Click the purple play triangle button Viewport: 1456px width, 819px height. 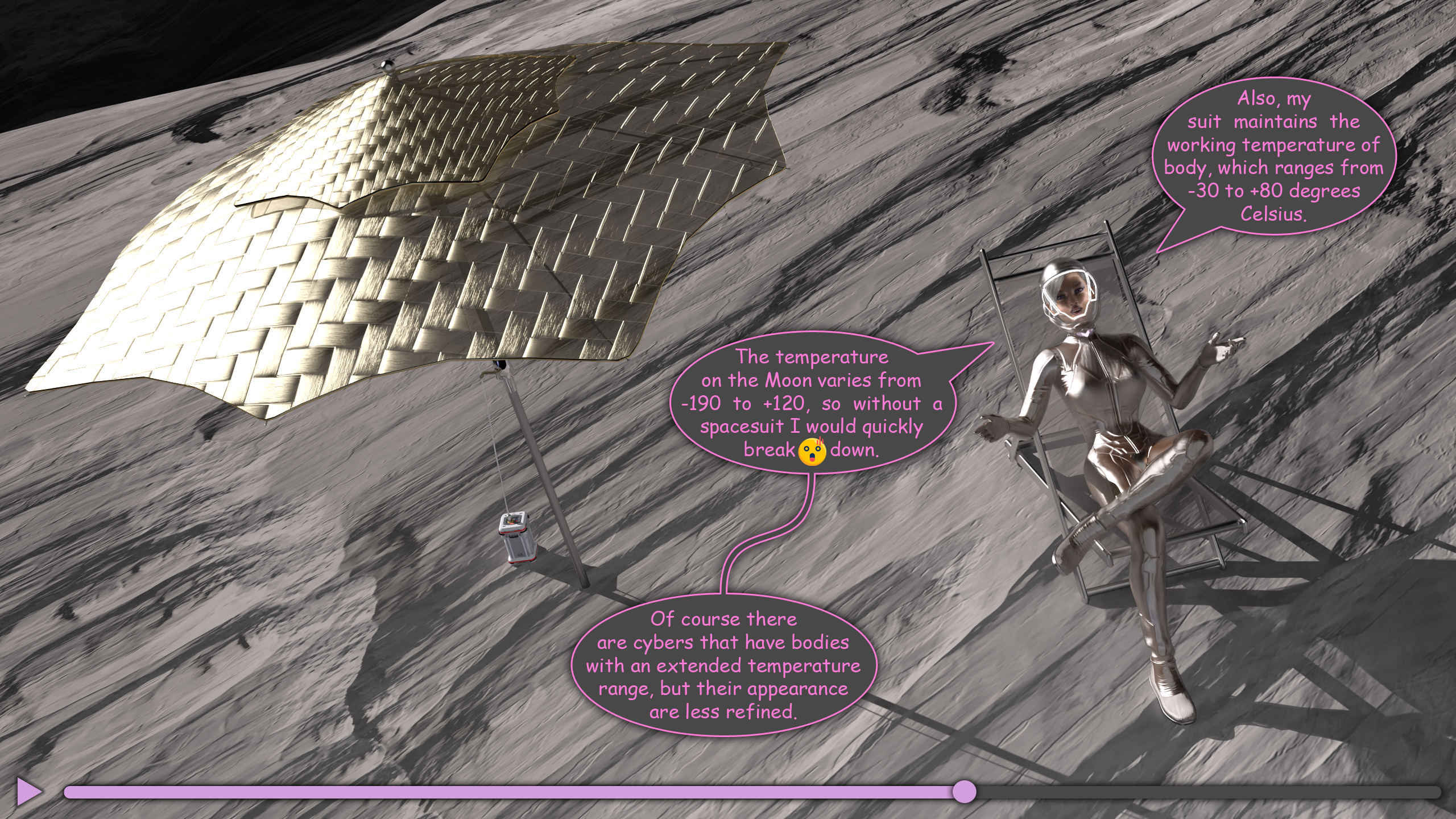(28, 791)
